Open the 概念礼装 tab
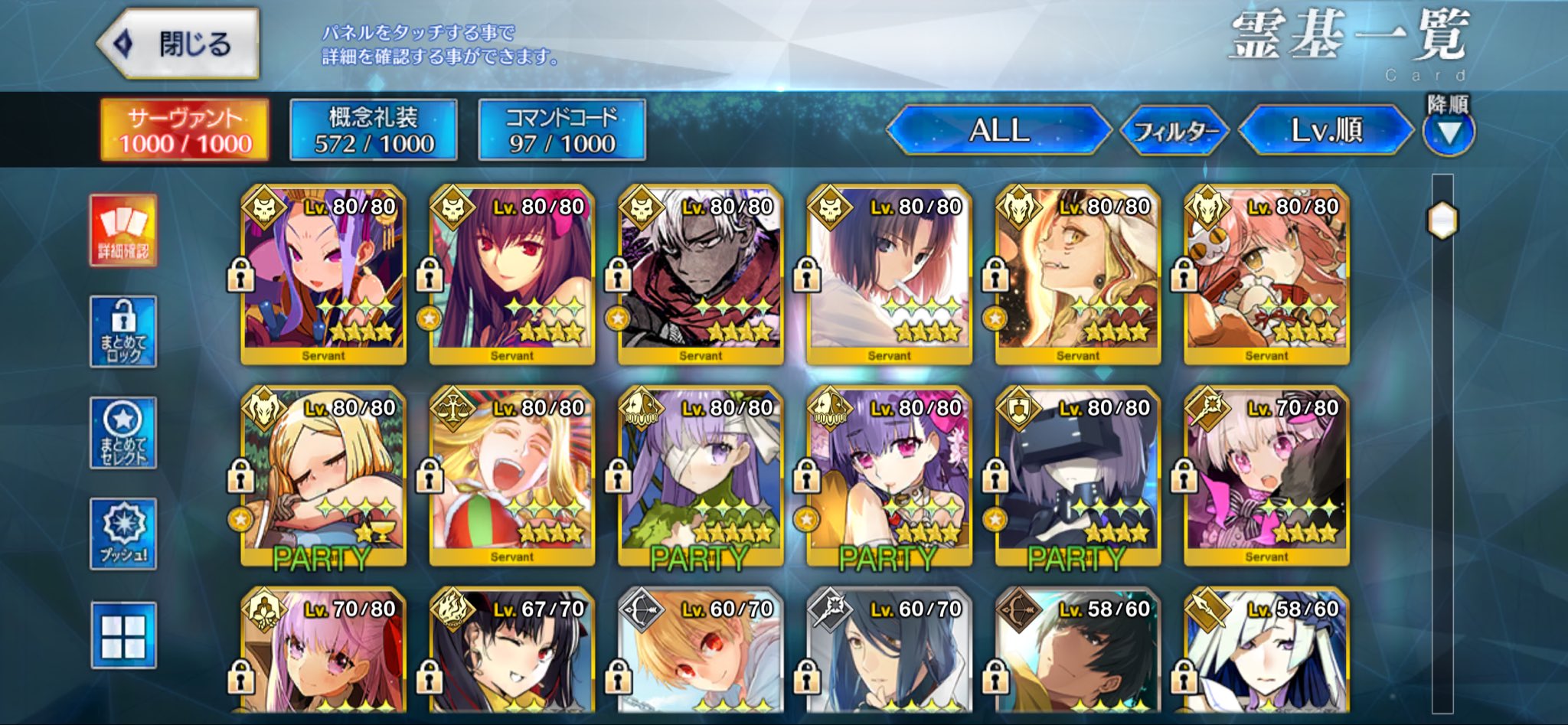The height and width of the screenshot is (725, 1568). coord(374,130)
